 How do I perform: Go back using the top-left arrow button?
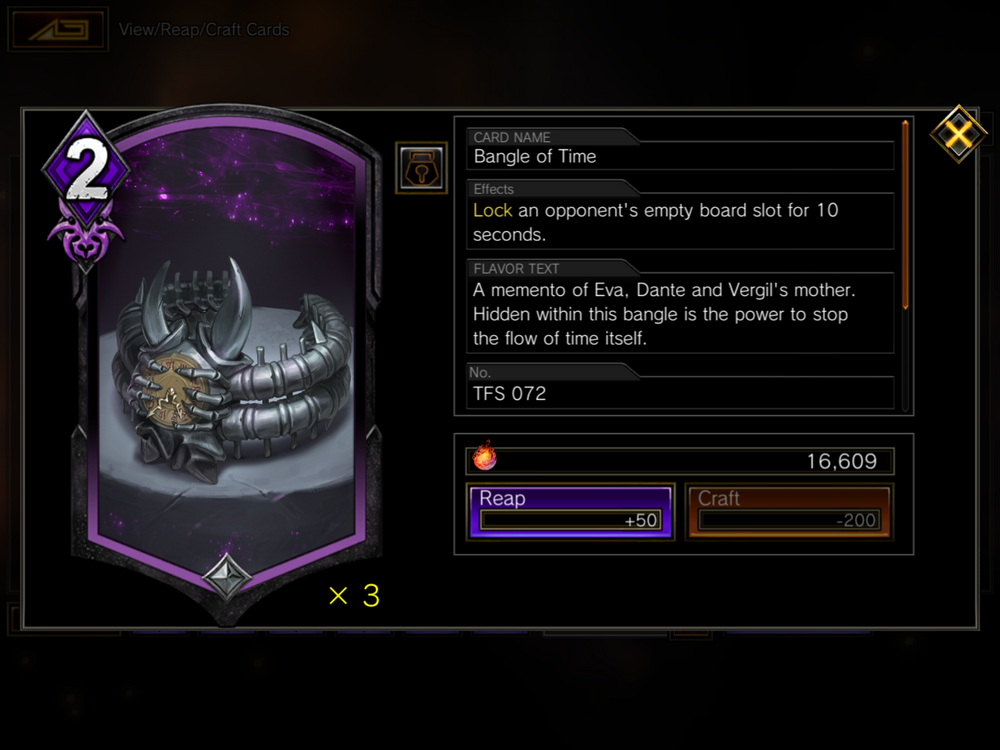57,30
